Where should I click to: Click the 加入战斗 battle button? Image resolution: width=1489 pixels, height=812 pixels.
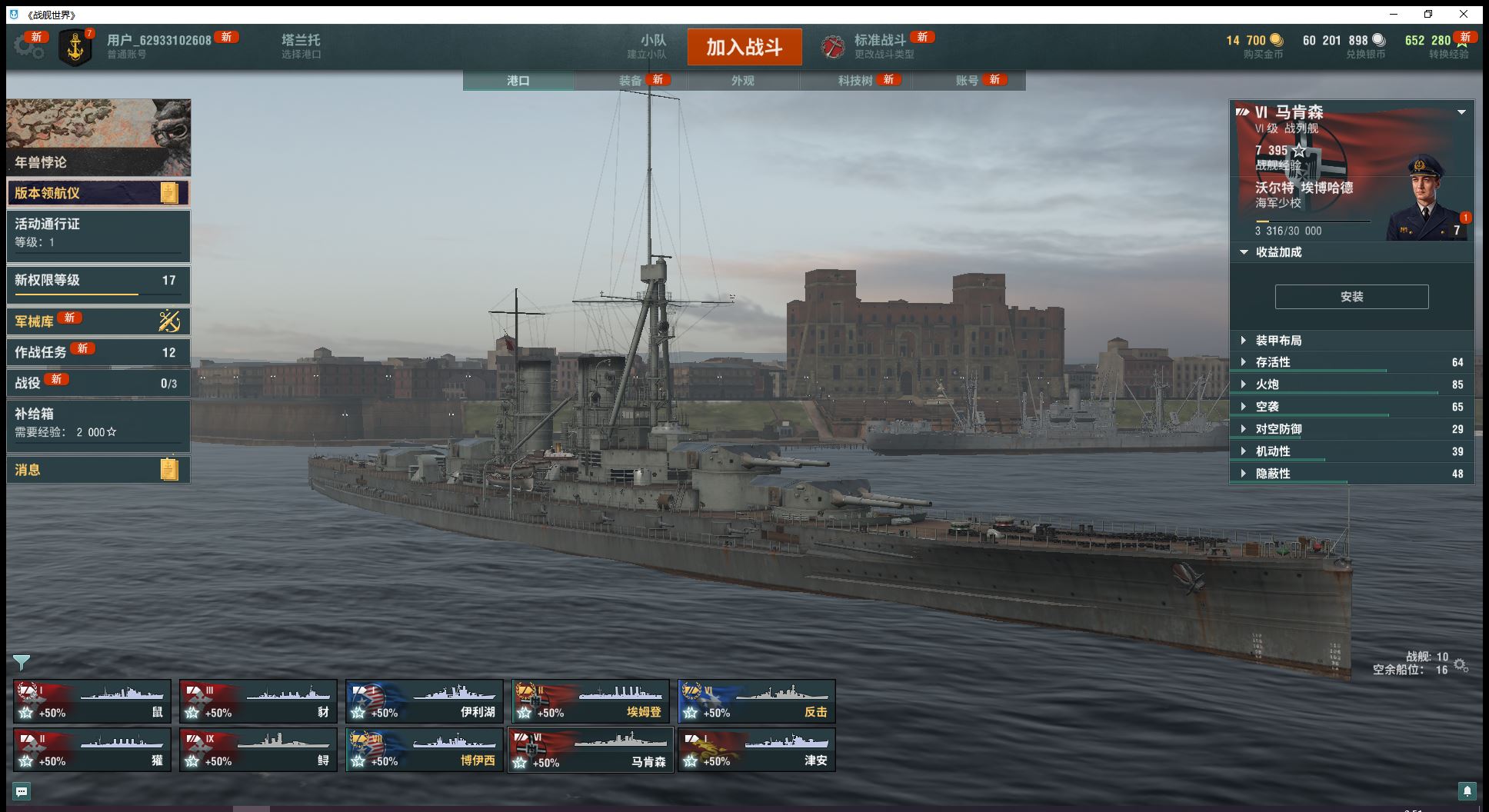pyautogui.click(x=744, y=47)
